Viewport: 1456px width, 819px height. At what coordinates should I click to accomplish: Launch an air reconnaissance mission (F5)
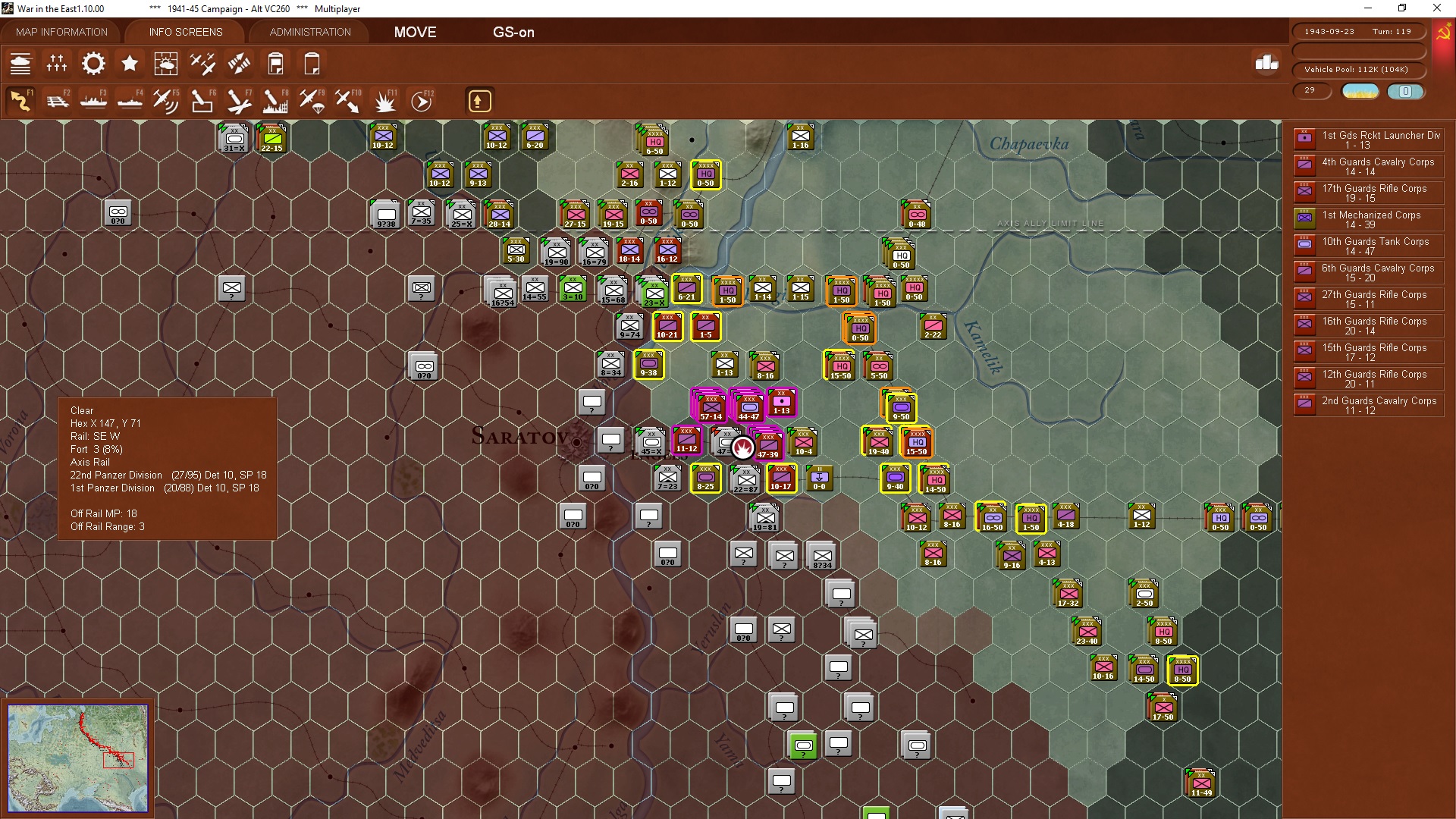166,100
